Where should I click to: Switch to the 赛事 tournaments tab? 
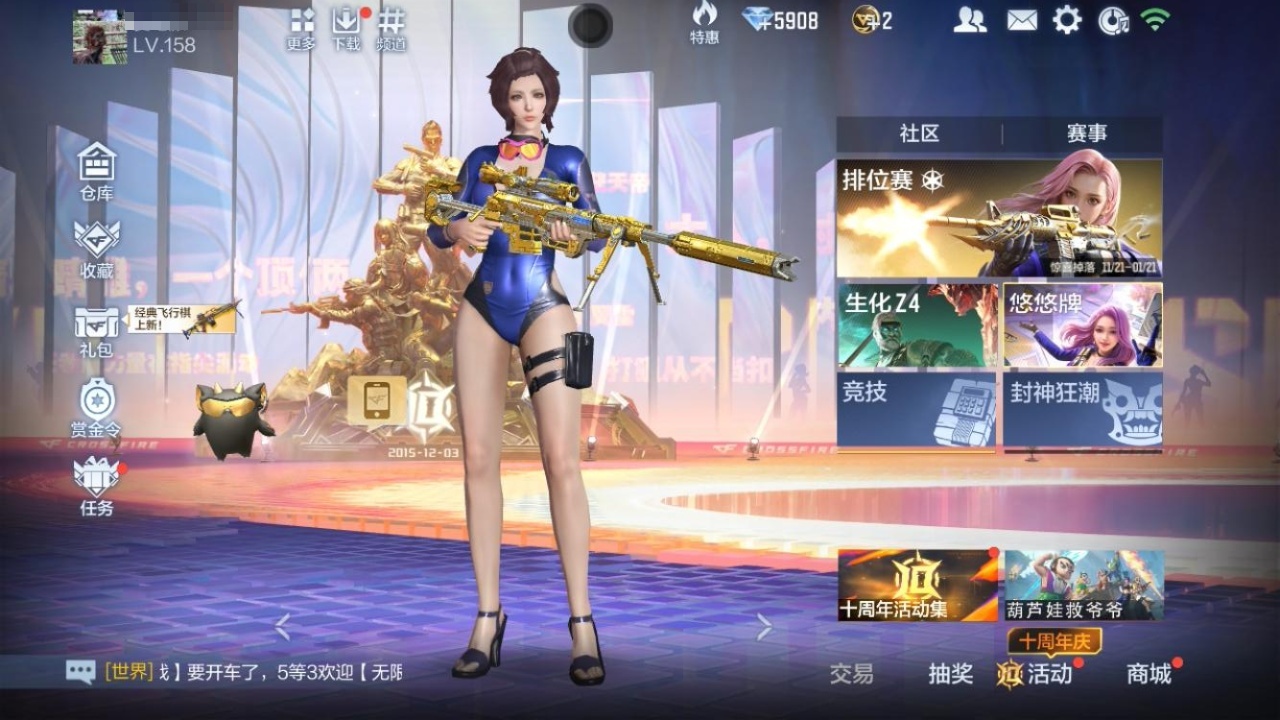1086,134
